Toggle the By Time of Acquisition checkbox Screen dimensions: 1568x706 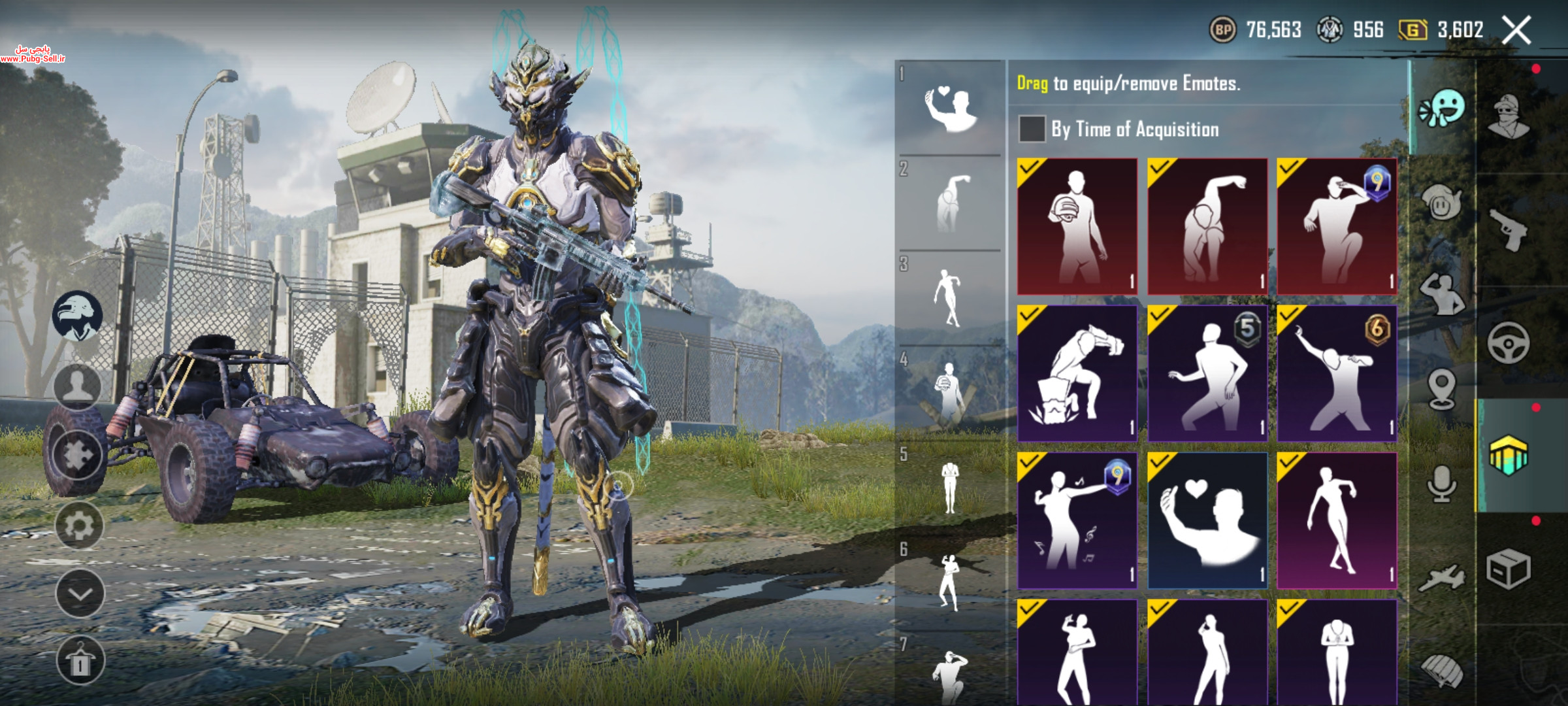click(x=1032, y=129)
